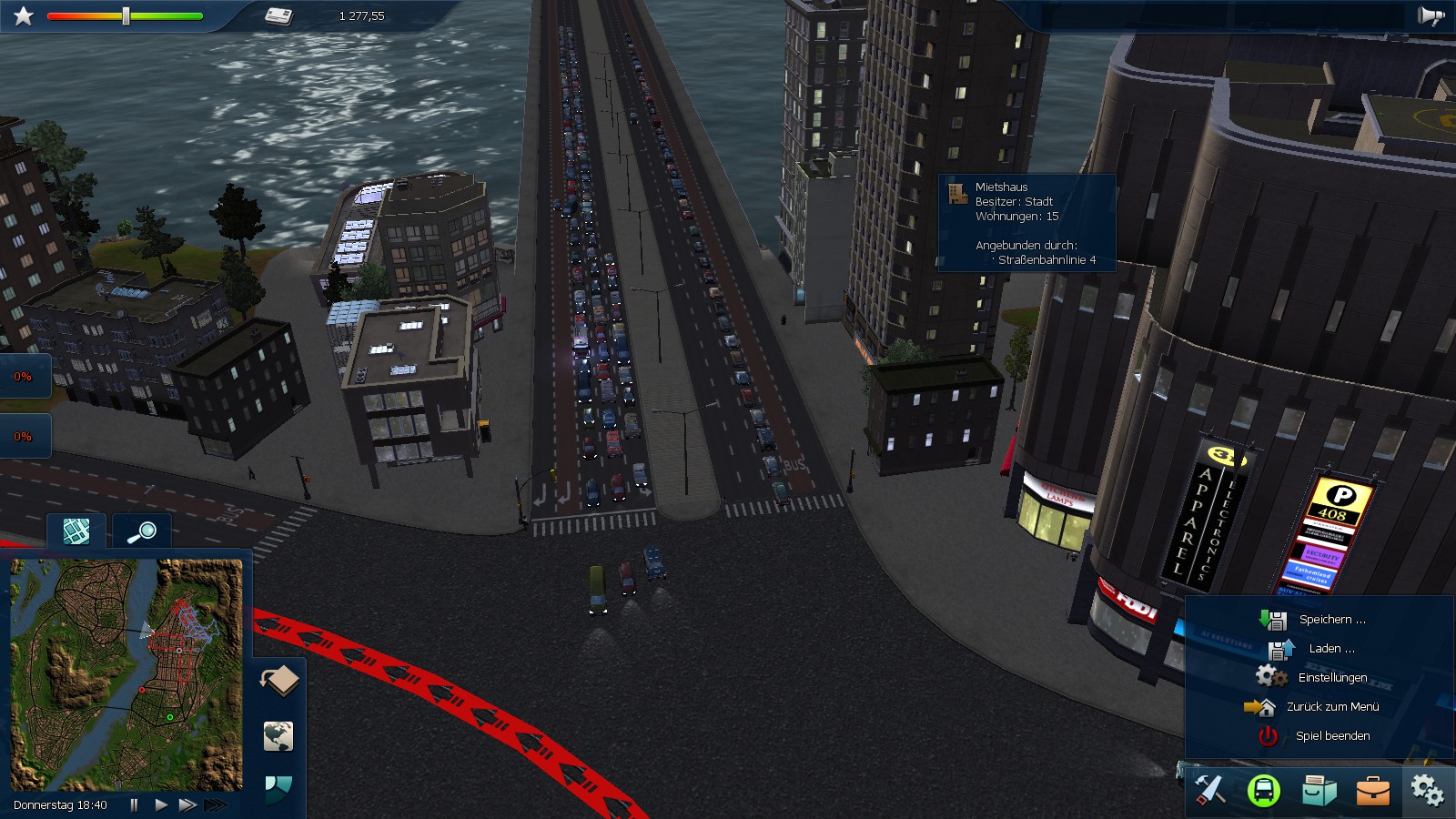This screenshot has width=1456, height=819.
Task: Set game speed to triple fast-forward
Action: pyautogui.click(x=216, y=804)
